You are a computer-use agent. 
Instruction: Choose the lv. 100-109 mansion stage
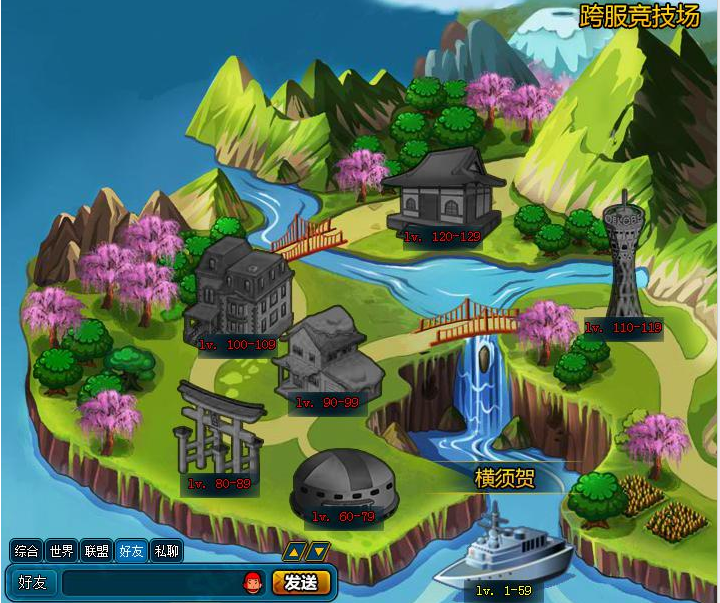238,293
